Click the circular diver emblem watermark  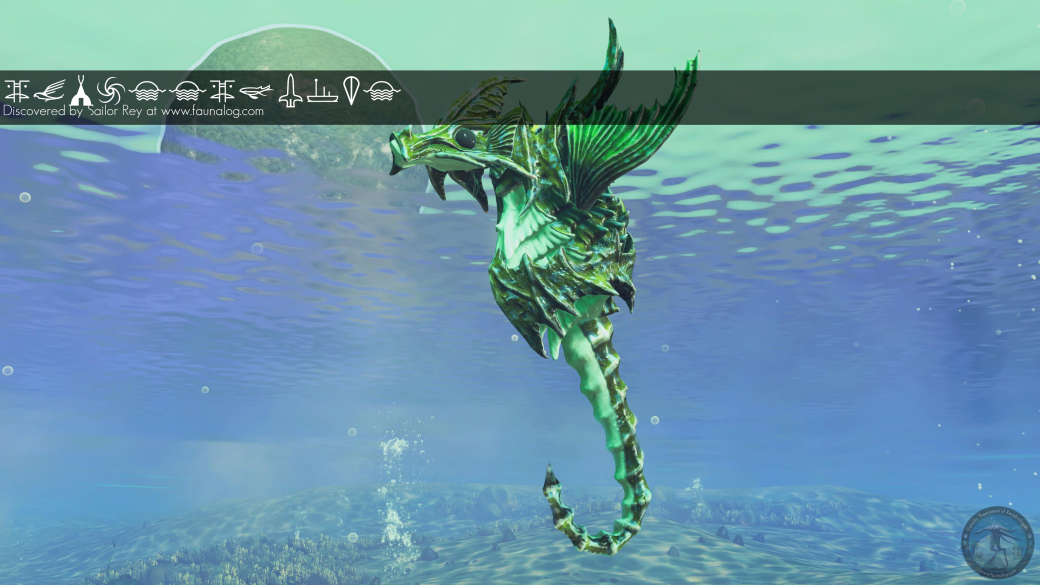pyautogui.click(x=995, y=542)
